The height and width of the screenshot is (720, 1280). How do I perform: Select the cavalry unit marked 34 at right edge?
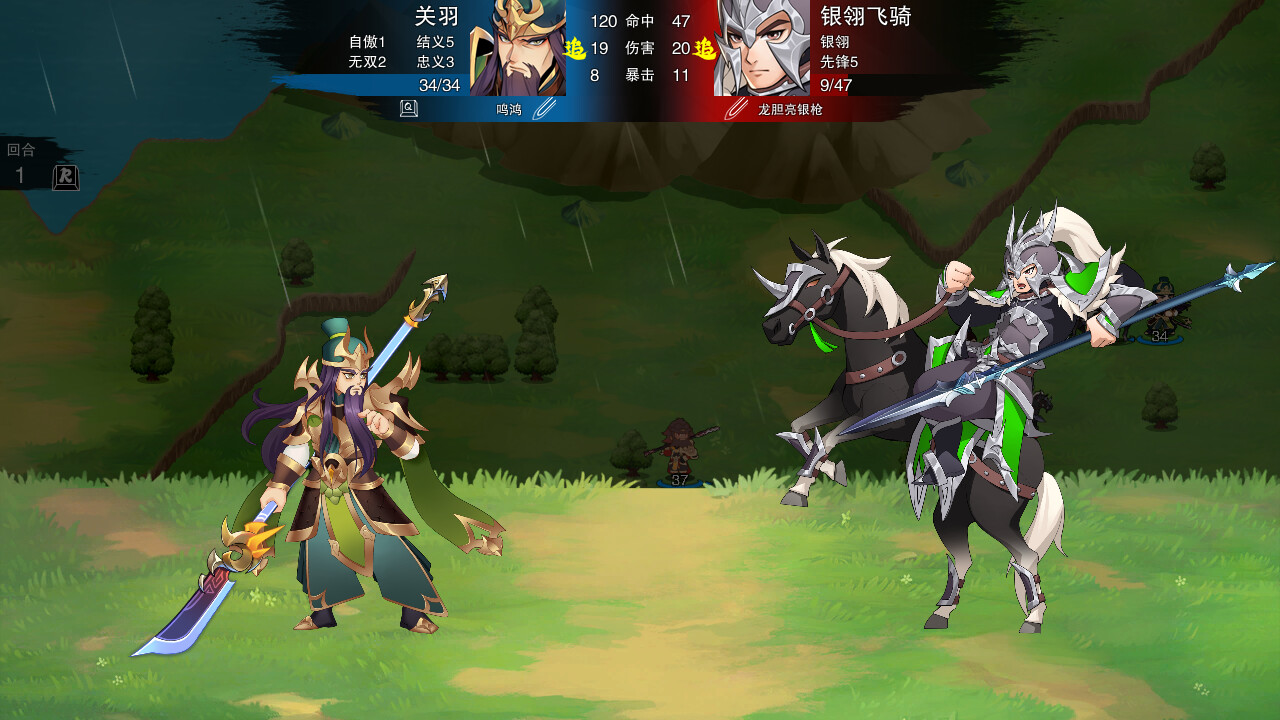tap(1158, 320)
